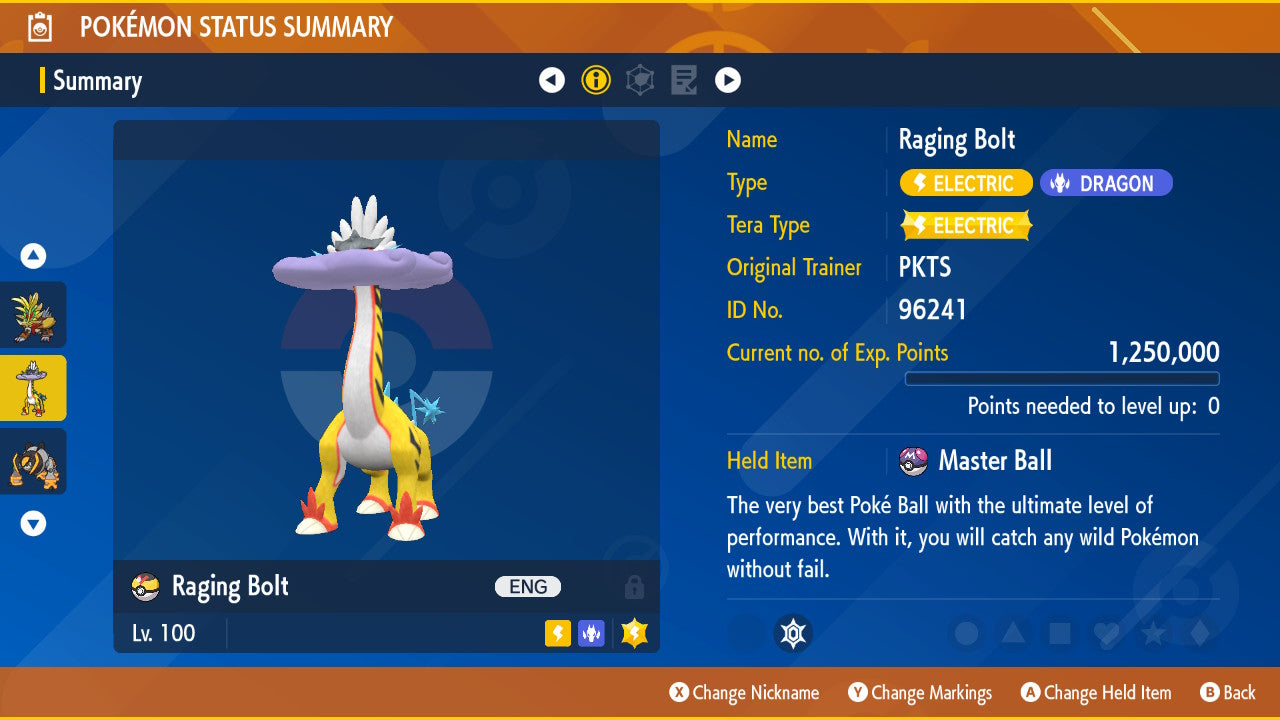Click the Tera emblem icon below the type badges
Viewport: 1280px width, 720px height.
coord(793,633)
